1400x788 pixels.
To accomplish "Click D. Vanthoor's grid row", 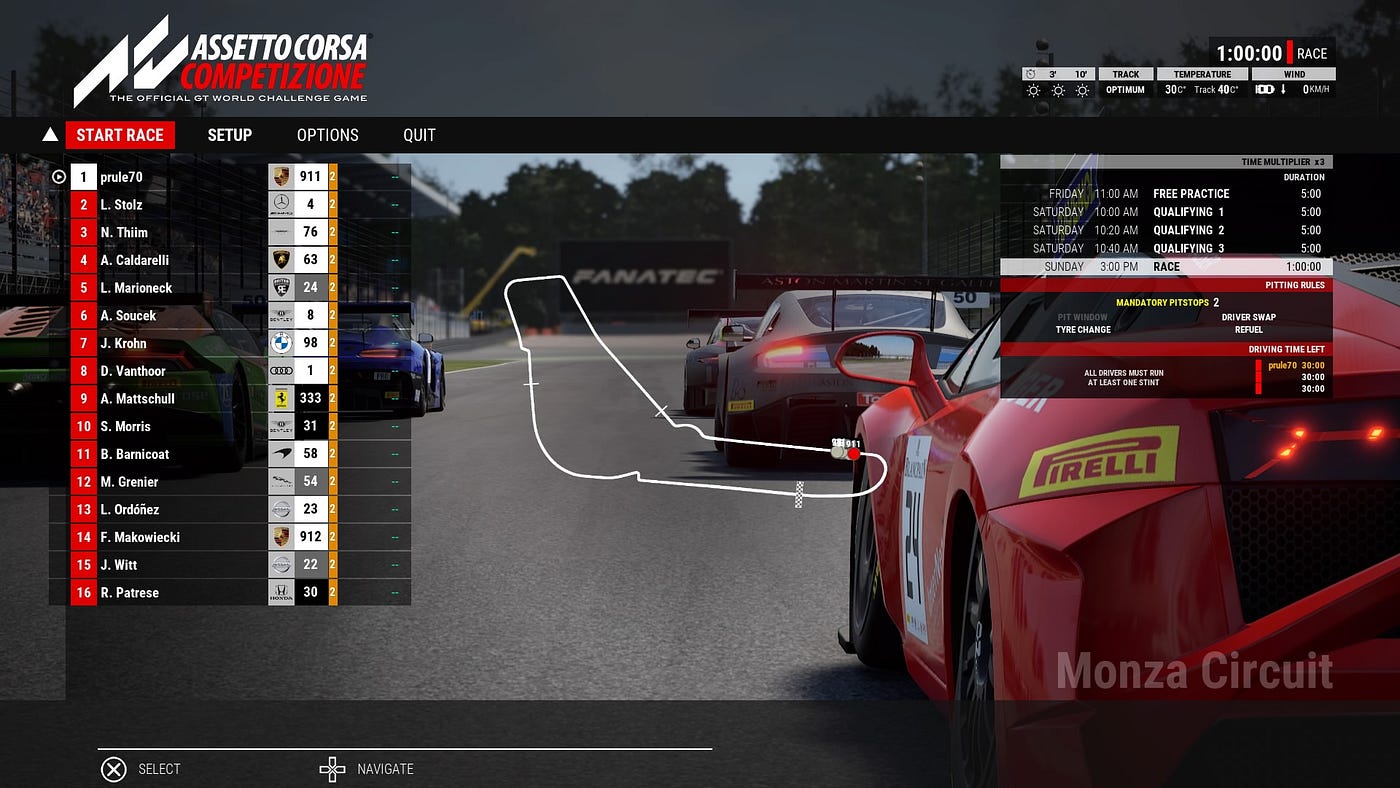I will point(180,371).
